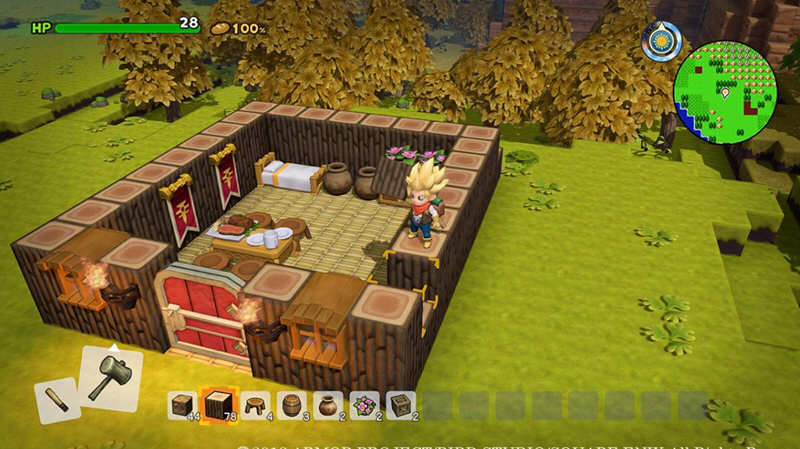800x449 pixels.
Task: Click the bread hunger icon
Action: click(x=218, y=29)
